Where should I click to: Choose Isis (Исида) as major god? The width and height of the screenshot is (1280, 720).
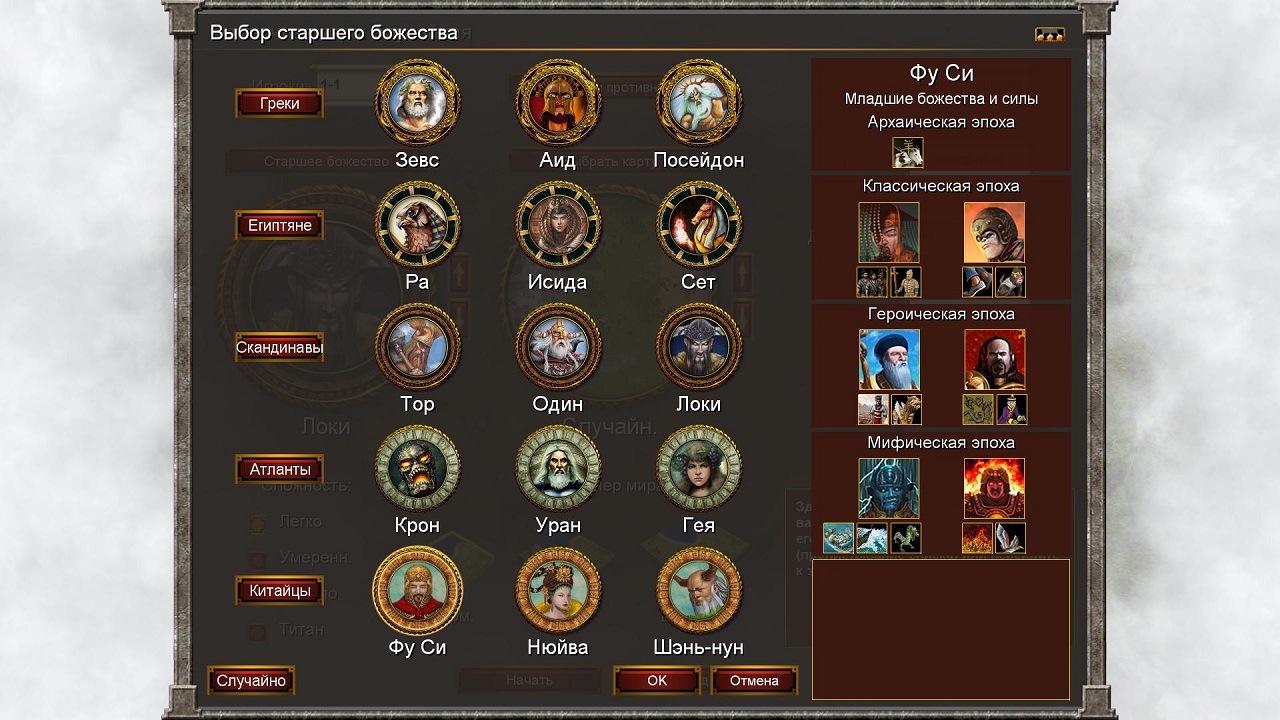[558, 225]
